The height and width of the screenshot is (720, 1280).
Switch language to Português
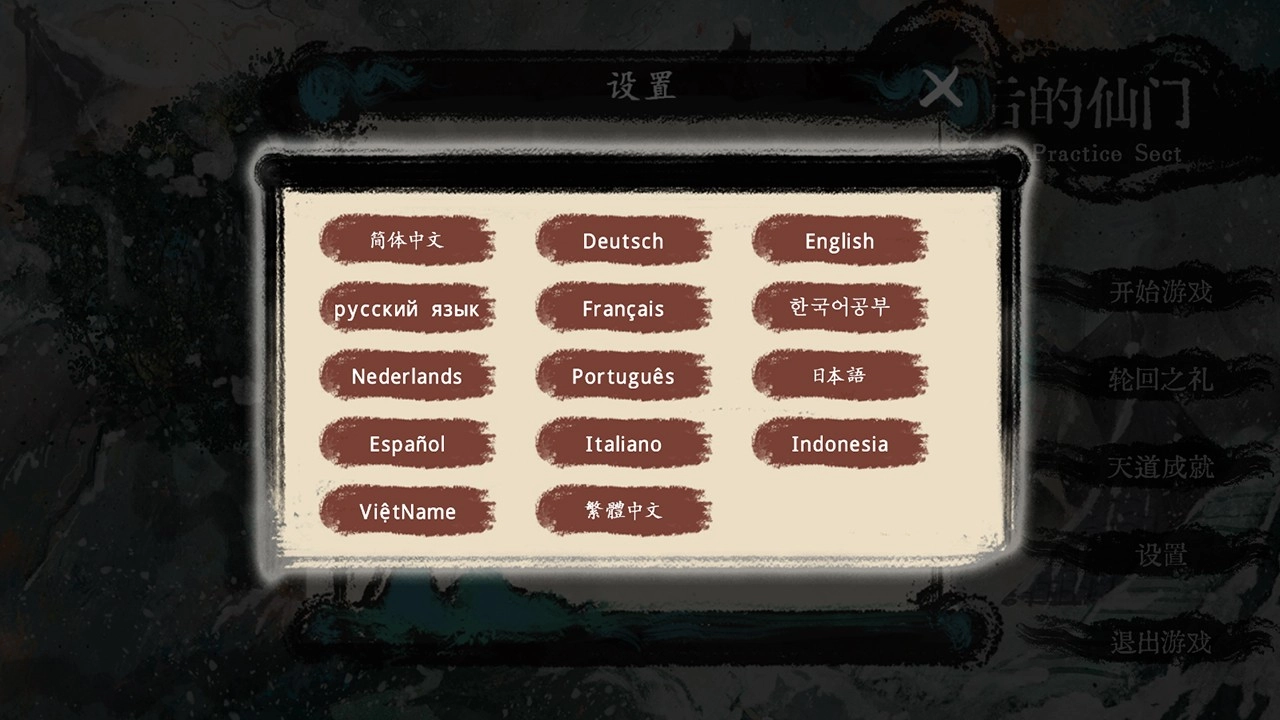pos(623,376)
